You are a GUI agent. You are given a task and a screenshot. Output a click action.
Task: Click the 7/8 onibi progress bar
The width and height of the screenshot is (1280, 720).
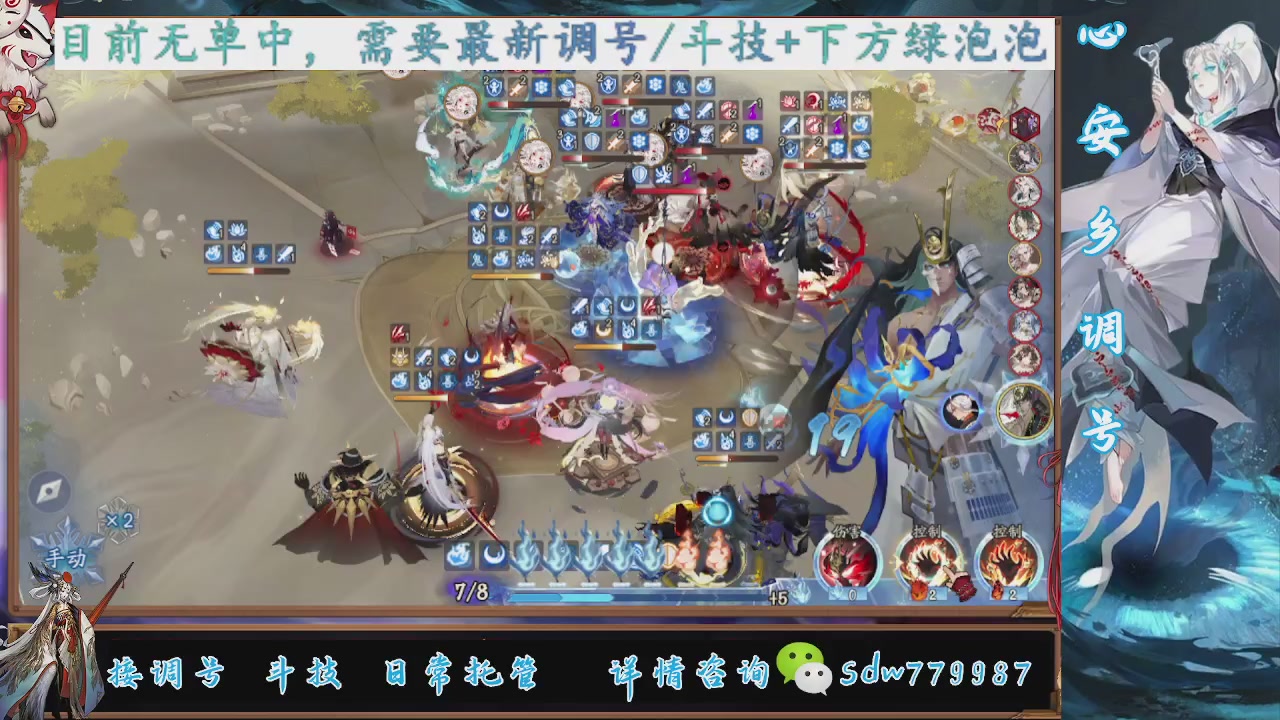[600, 593]
